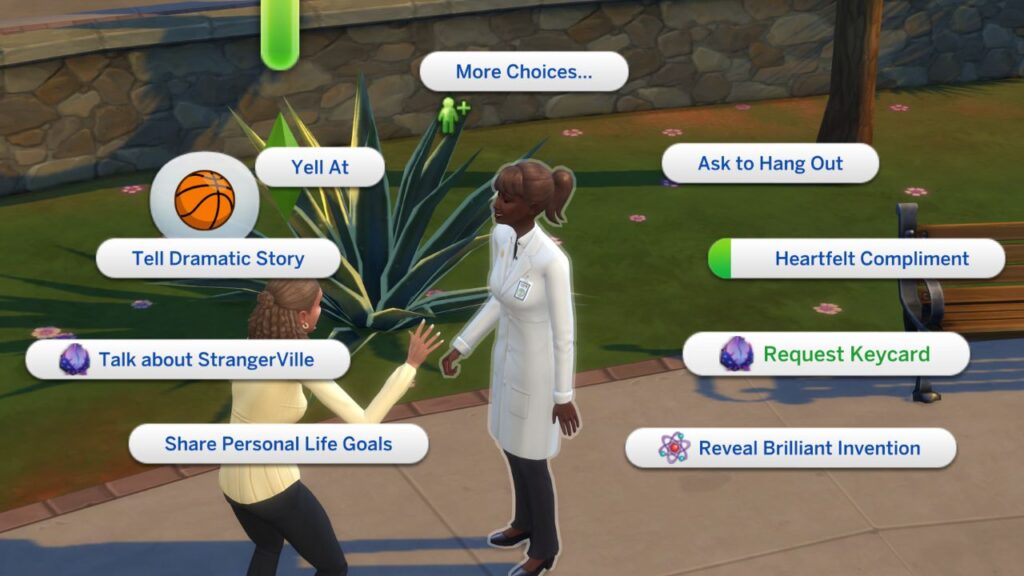The width and height of the screenshot is (1024, 576).
Task: Choose Tell Dramatic Story
Action: [218, 258]
